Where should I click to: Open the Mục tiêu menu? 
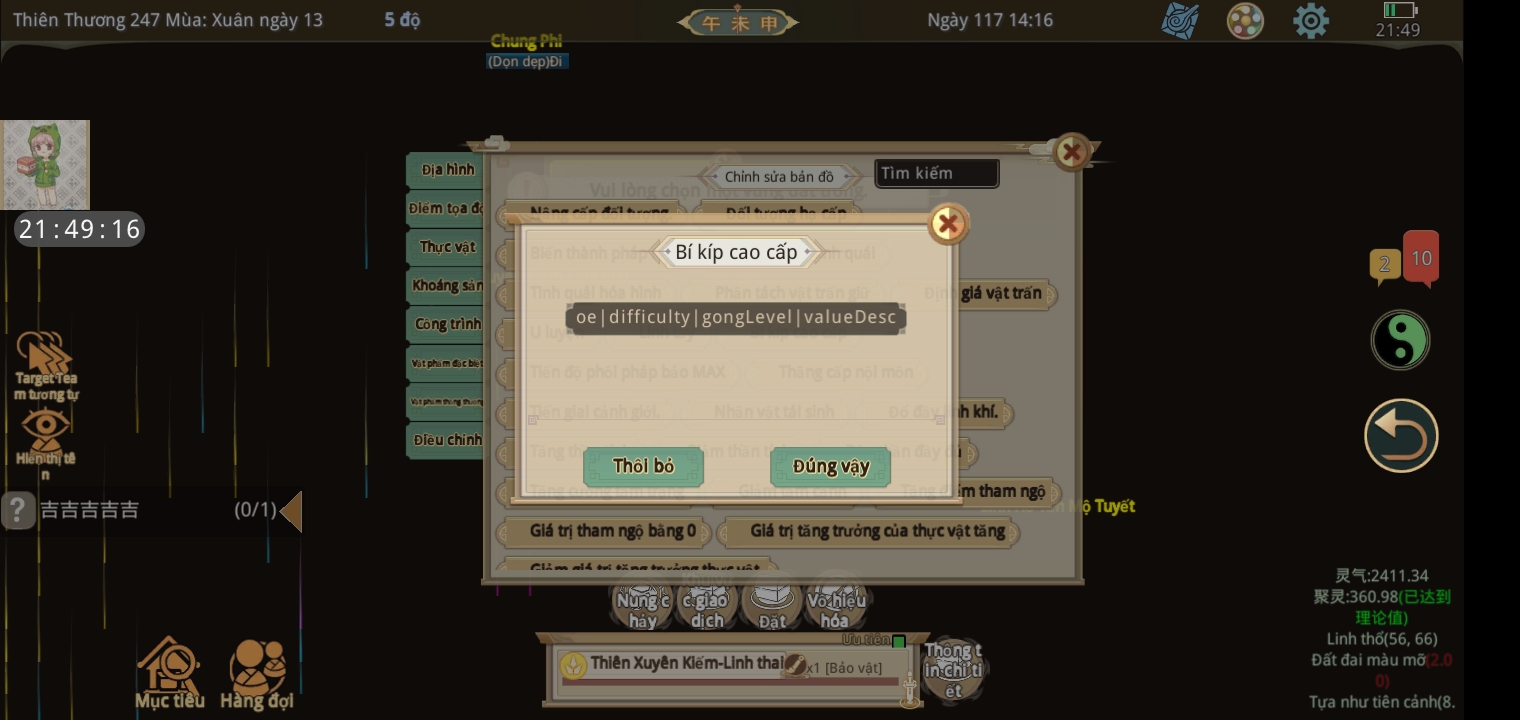click(x=170, y=672)
